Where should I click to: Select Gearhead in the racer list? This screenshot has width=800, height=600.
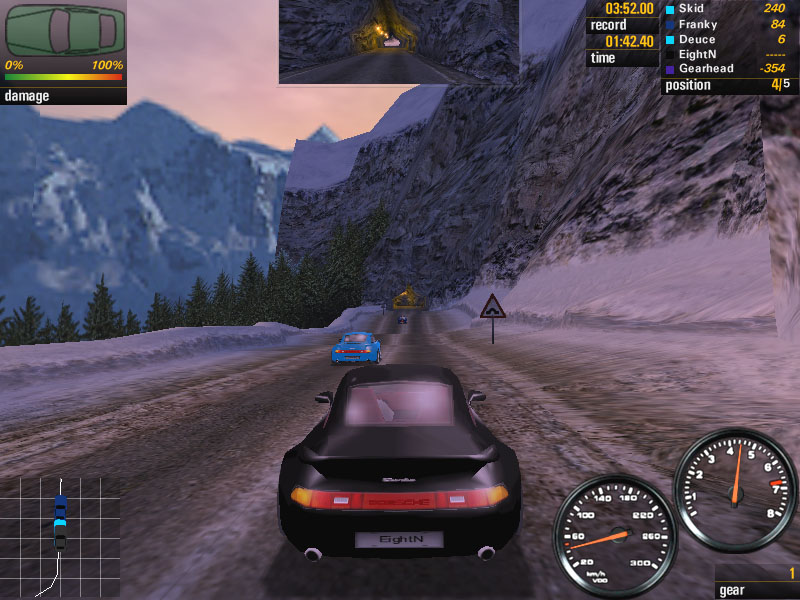pos(706,69)
